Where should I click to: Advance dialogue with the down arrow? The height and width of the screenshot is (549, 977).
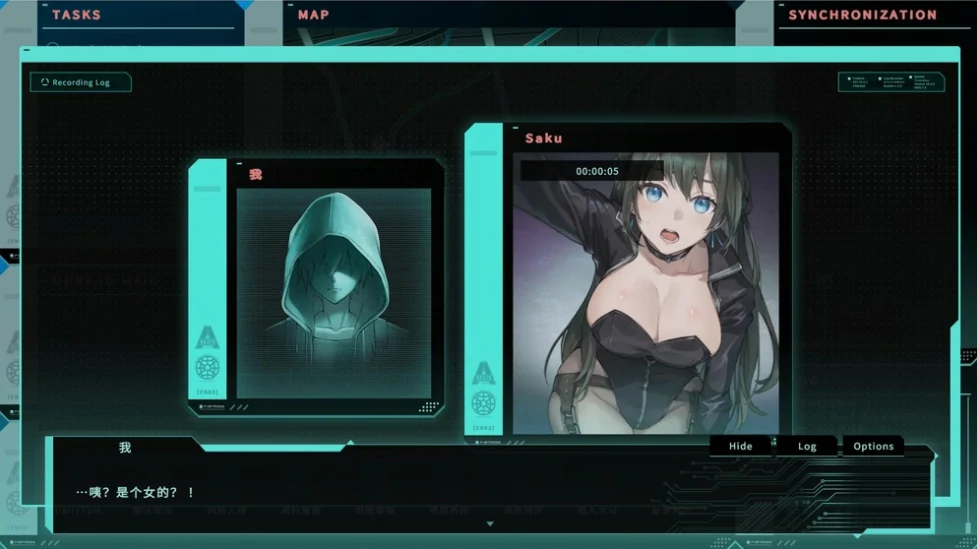click(x=489, y=523)
